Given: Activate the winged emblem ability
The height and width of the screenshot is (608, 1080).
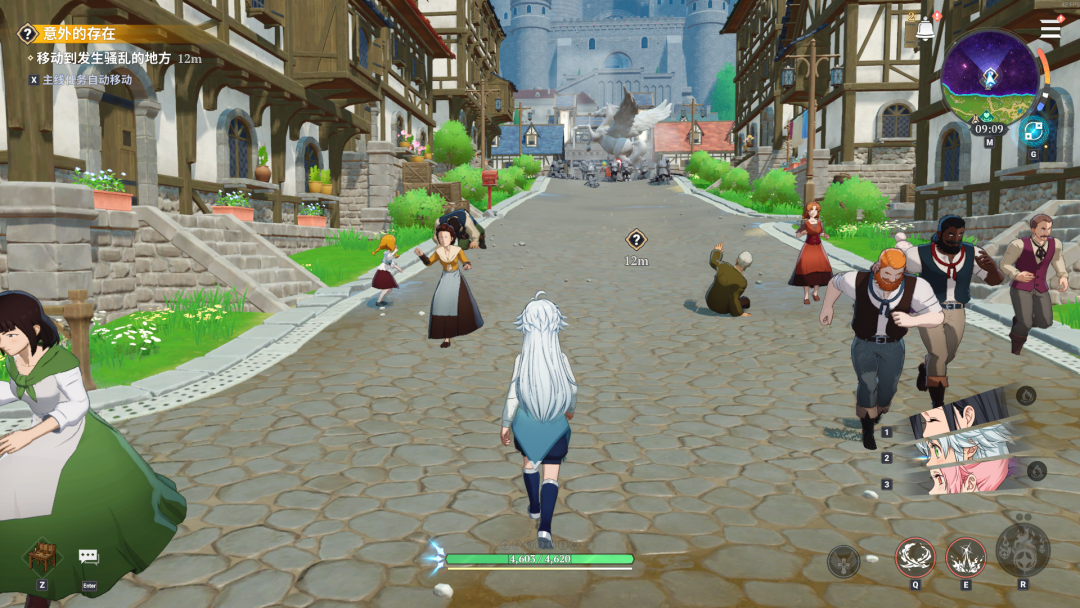Looking at the screenshot, I should pyautogui.click(x=844, y=561).
